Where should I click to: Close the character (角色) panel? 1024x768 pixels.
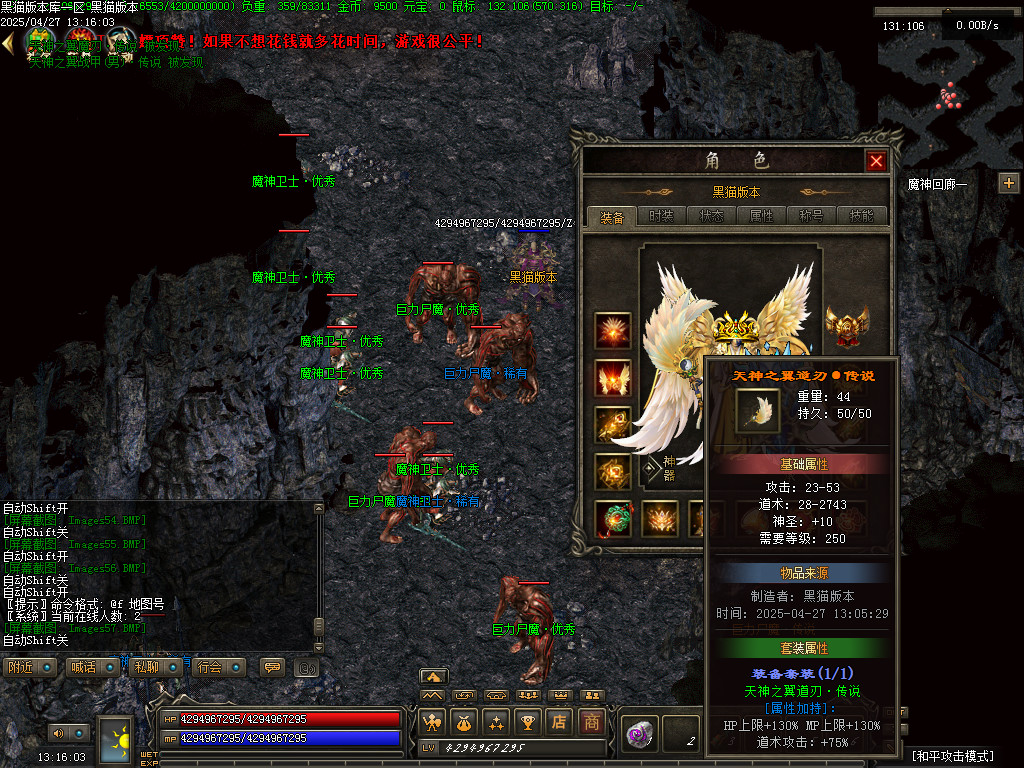pos(876,161)
